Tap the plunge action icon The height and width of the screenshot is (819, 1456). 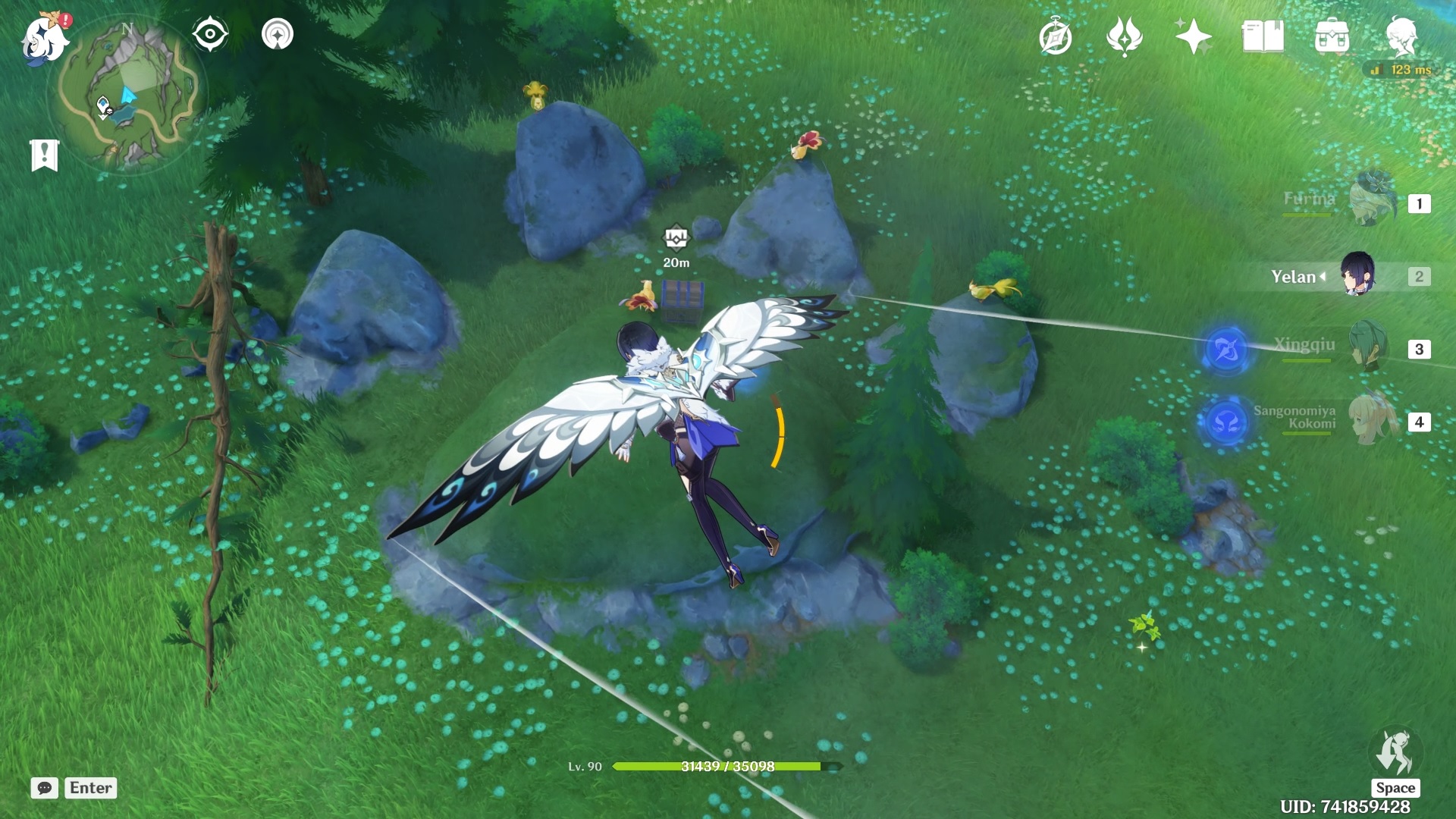point(1395,754)
